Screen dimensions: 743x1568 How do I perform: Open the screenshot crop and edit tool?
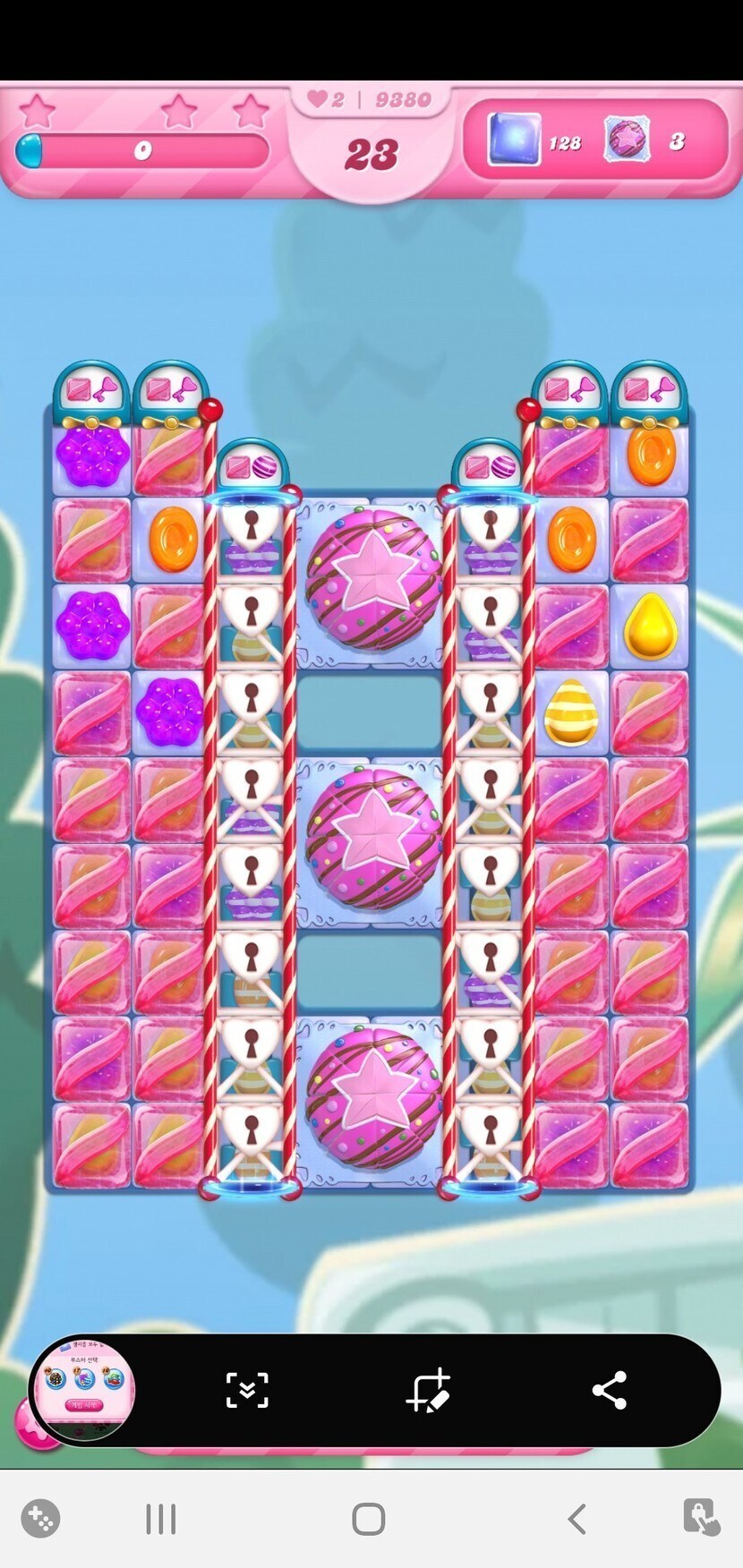428,1391
